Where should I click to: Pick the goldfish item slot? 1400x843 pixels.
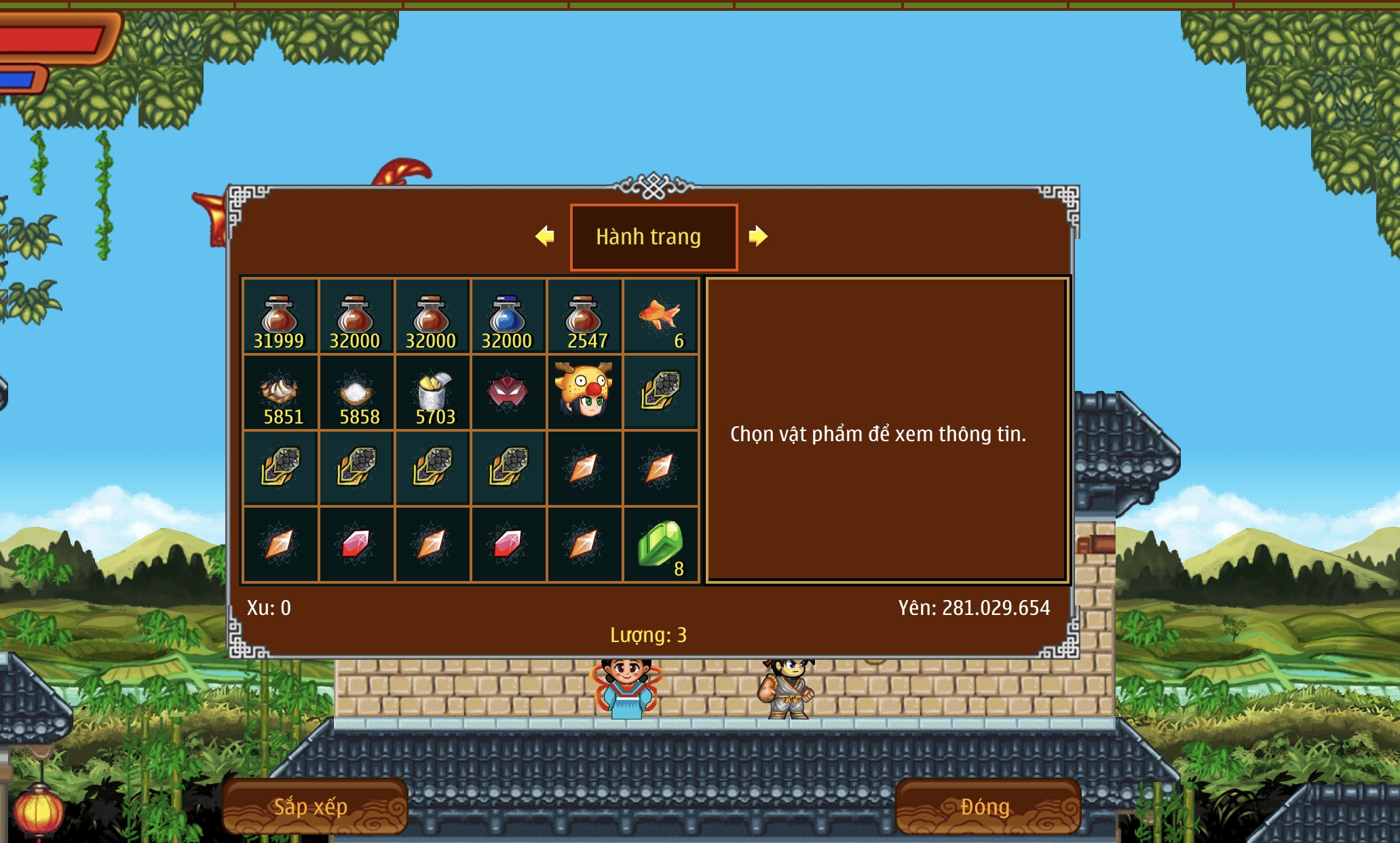tap(660, 316)
